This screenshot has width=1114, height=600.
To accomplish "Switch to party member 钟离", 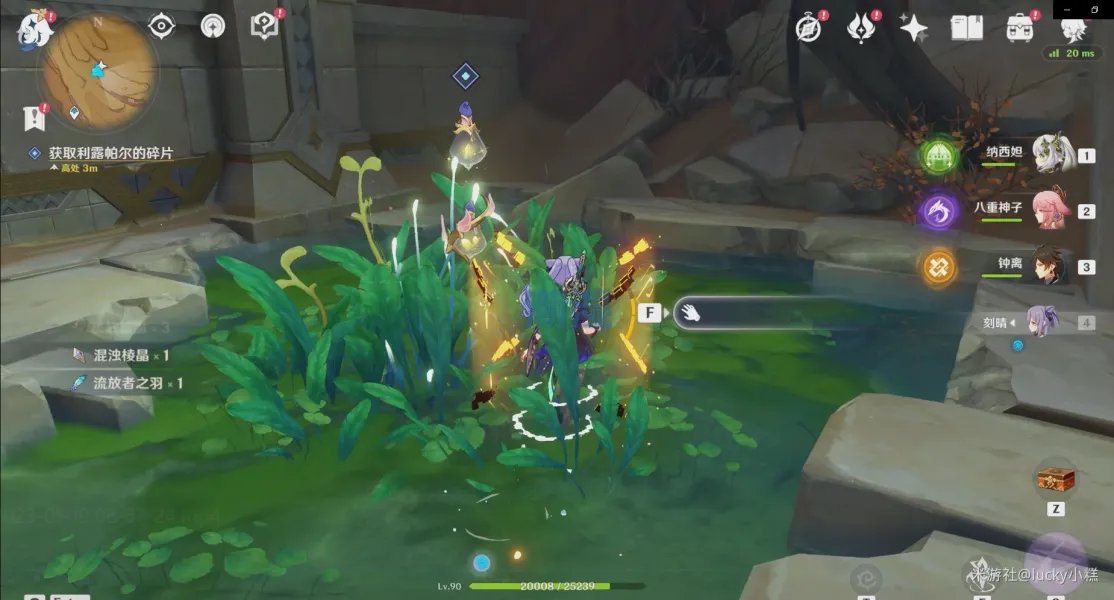I will click(1051, 267).
